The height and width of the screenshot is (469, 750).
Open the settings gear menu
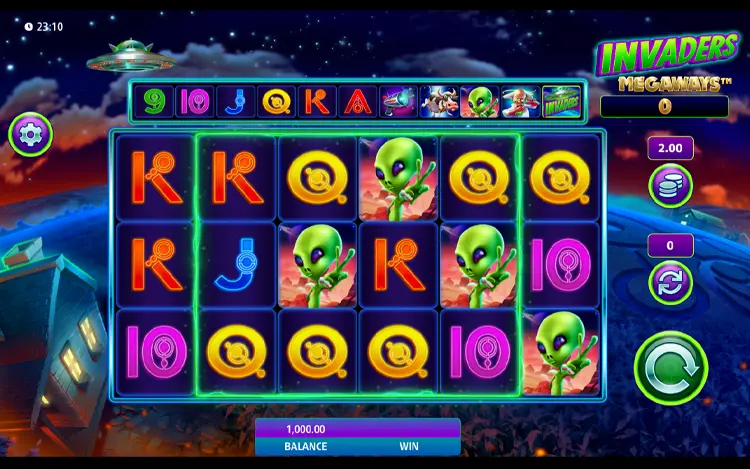(x=31, y=134)
